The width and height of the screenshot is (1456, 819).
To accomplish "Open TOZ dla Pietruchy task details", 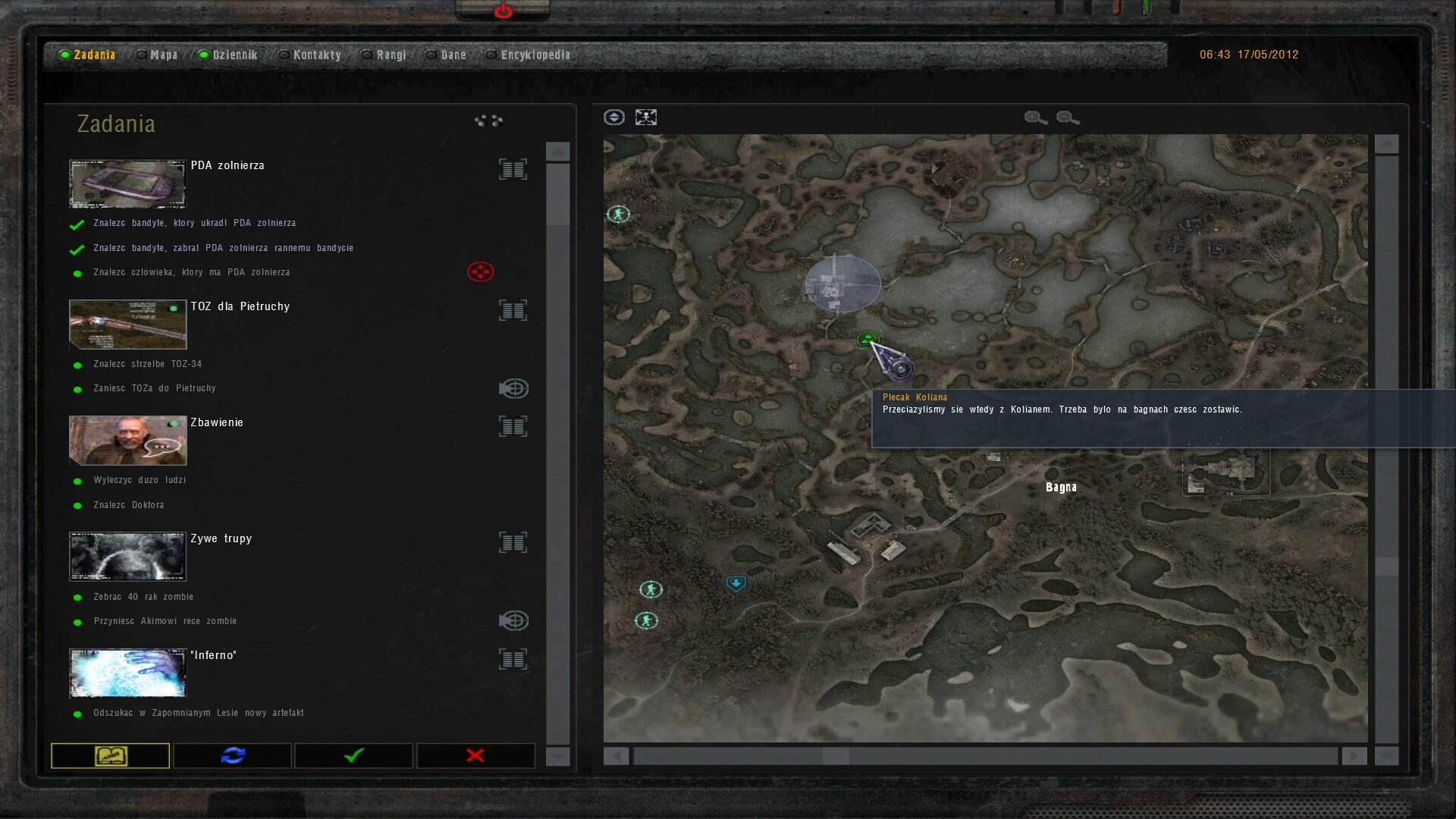I will click(513, 310).
